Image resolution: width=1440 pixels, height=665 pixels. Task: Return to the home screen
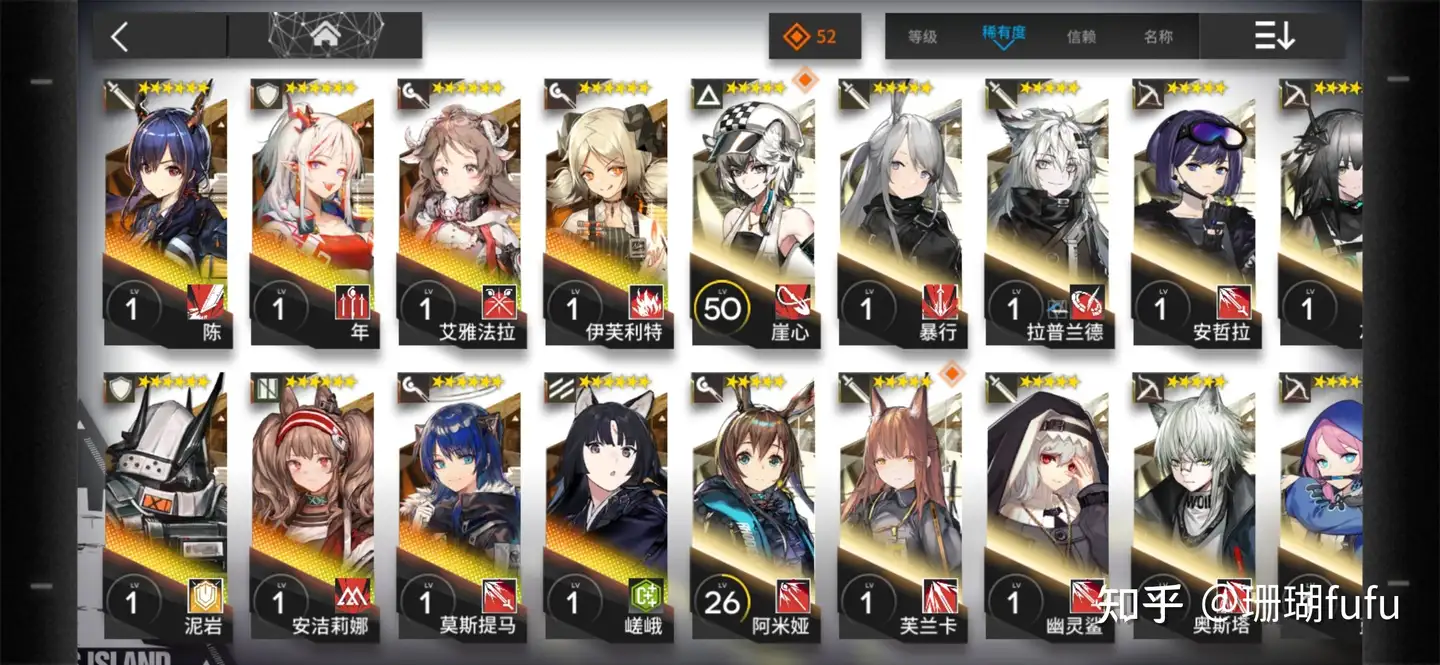323,36
